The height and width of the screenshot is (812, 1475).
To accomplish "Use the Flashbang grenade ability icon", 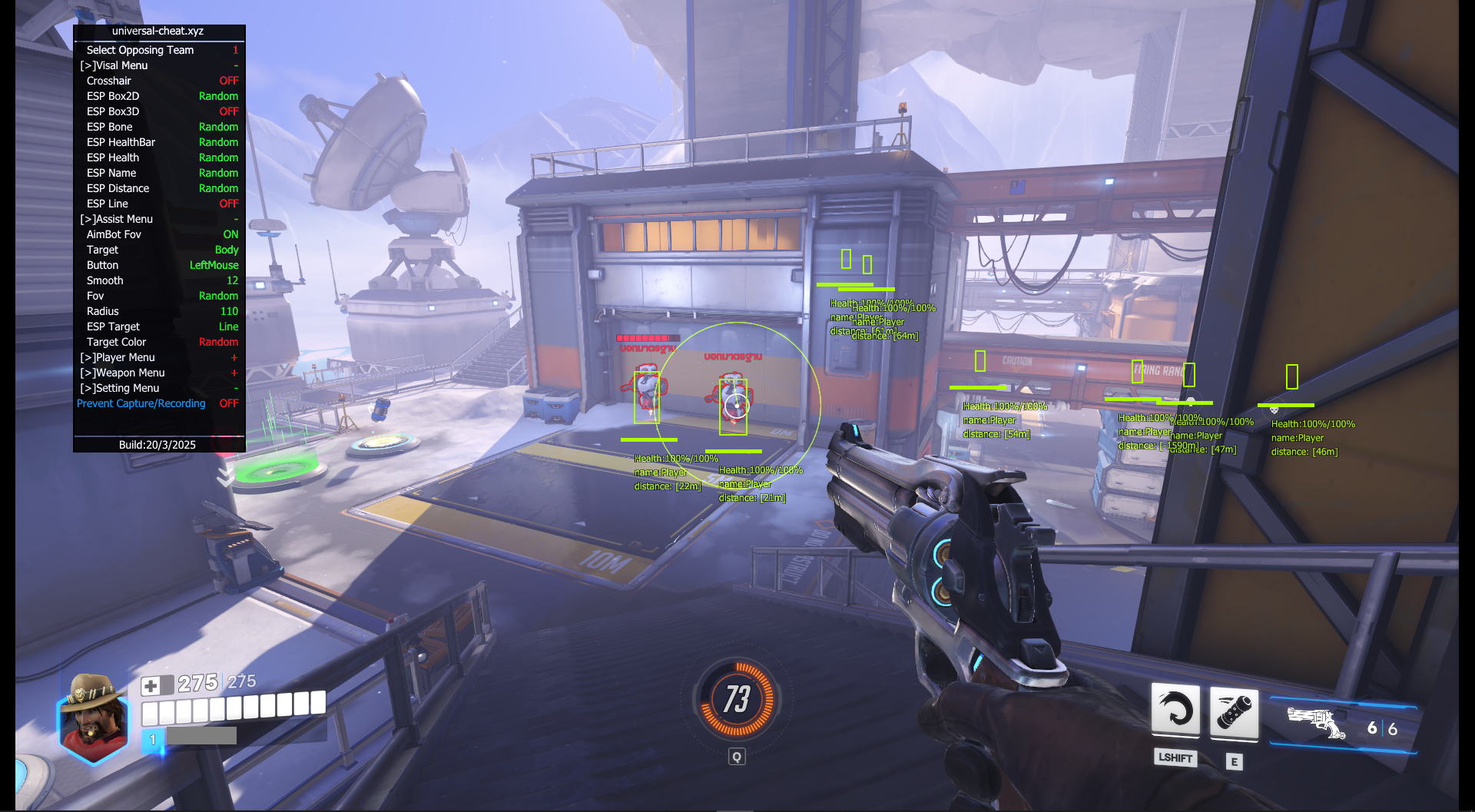I will coord(1234,713).
